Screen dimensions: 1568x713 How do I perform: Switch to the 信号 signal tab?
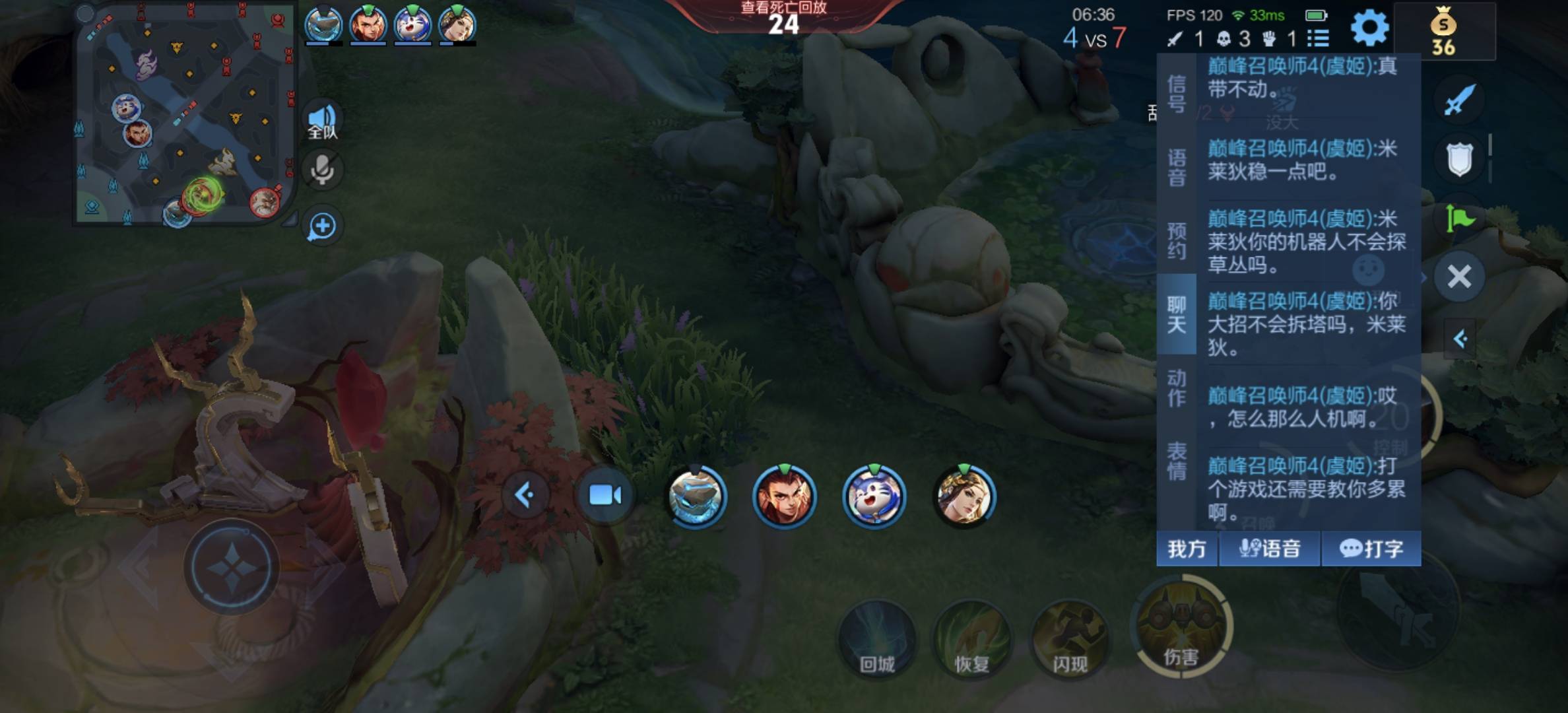click(x=1177, y=94)
